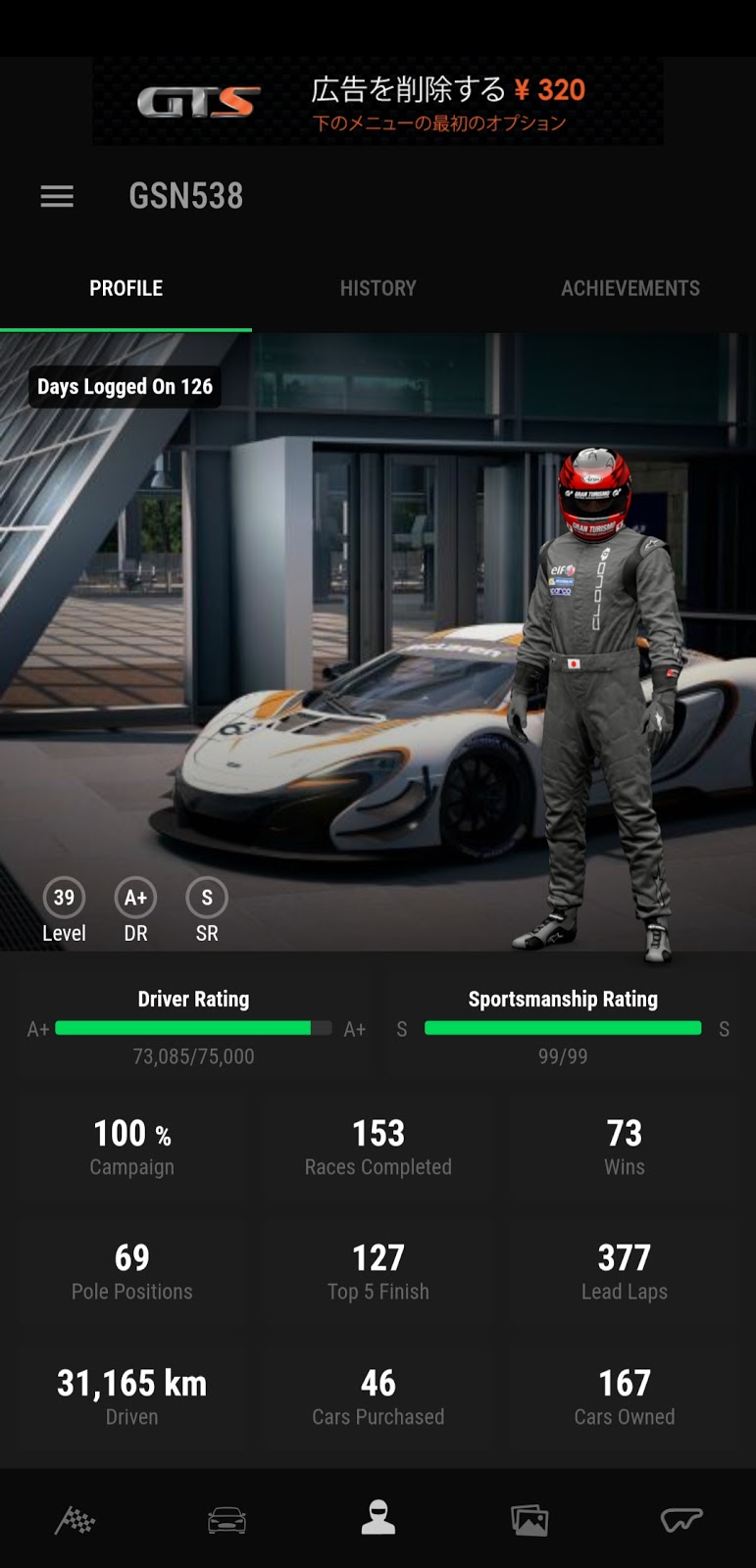
Task: Switch to the History tab
Action: 378,288
